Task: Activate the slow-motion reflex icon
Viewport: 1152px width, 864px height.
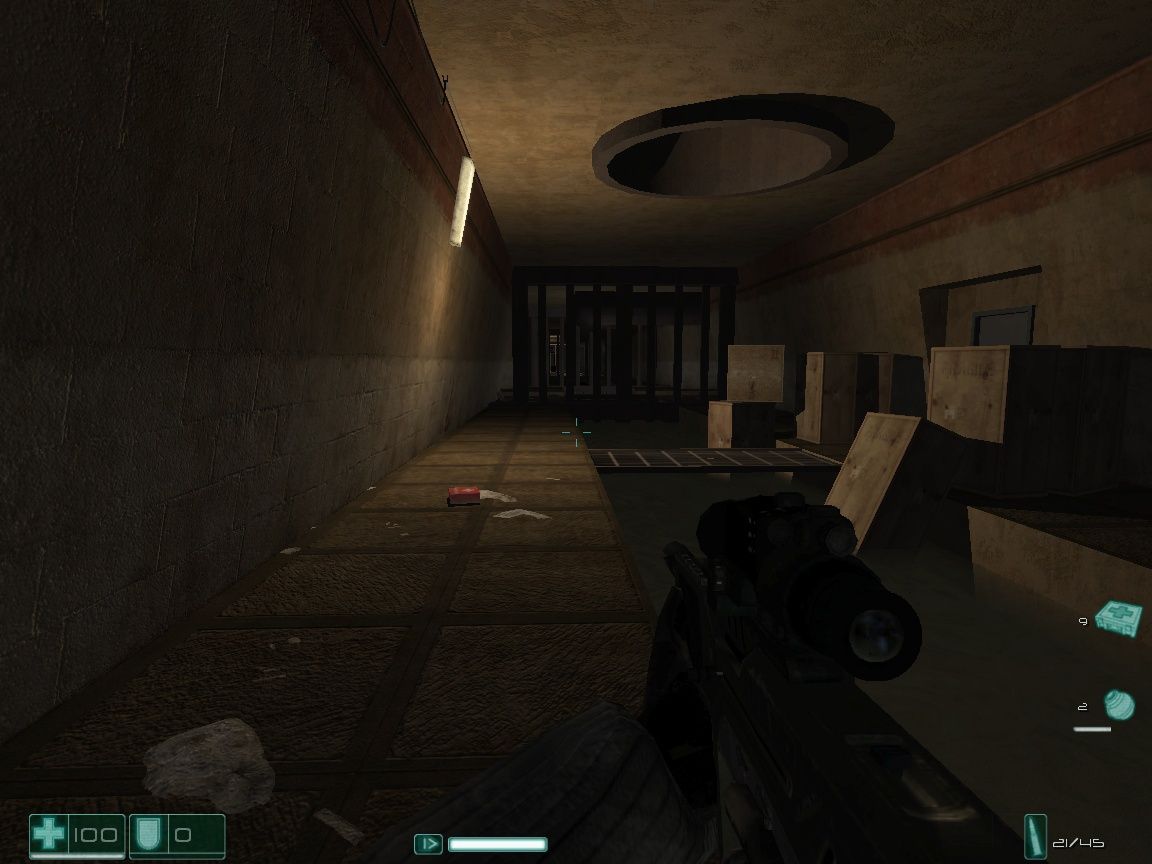Action: tap(428, 844)
